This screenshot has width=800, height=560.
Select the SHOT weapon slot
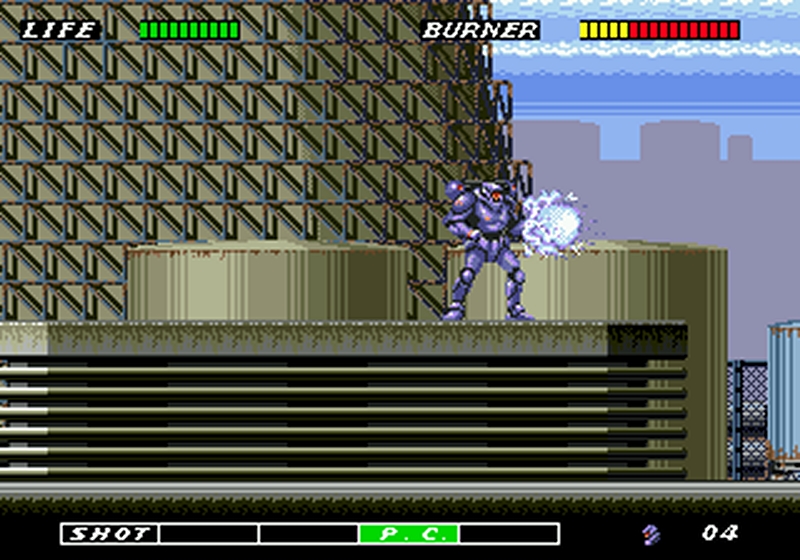[x=109, y=533]
